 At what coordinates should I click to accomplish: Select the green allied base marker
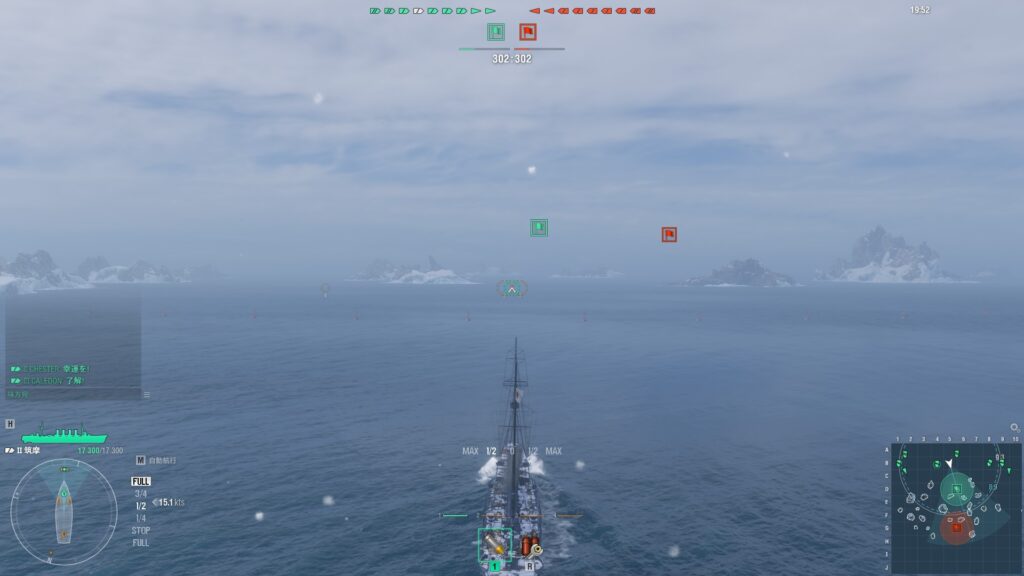(x=539, y=228)
